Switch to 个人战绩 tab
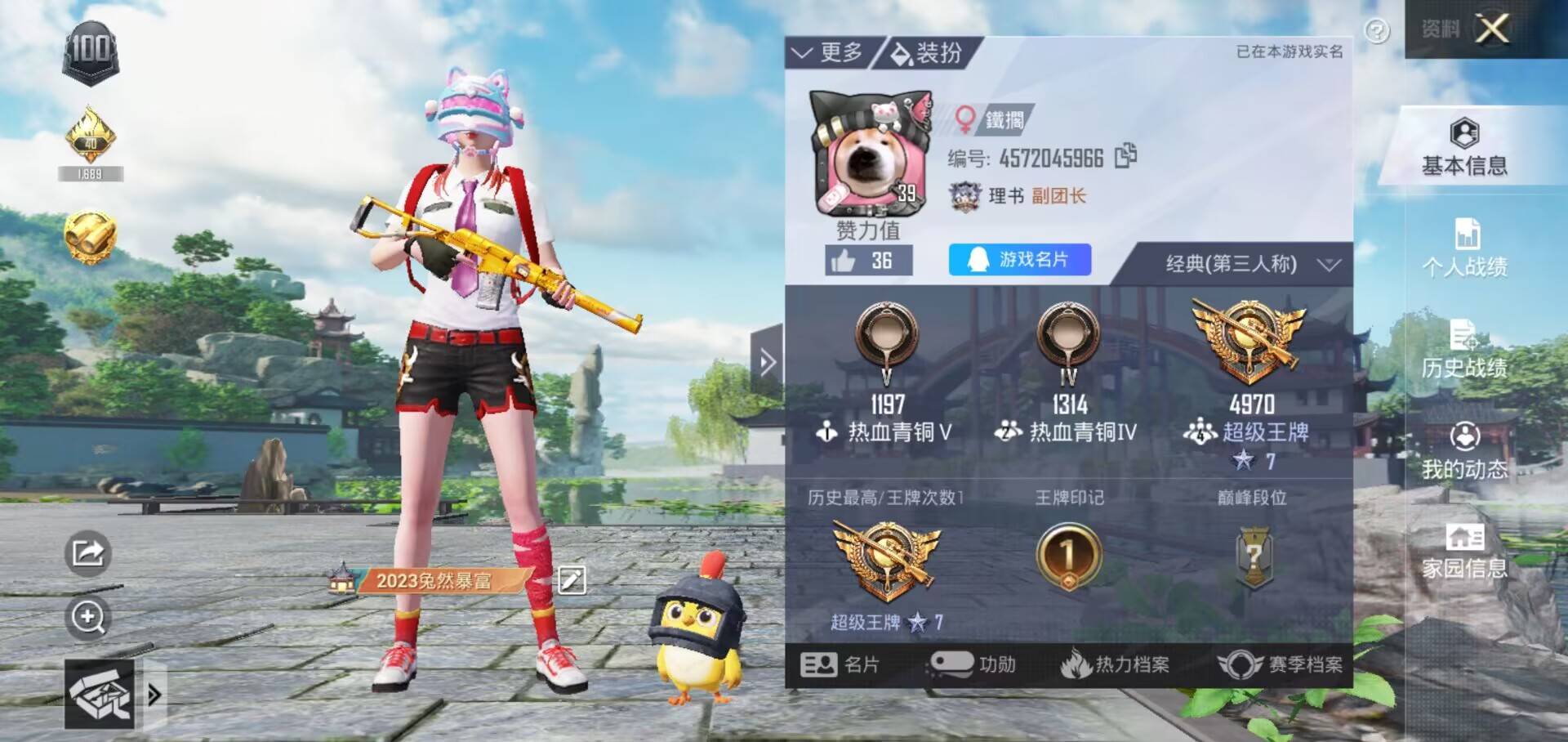Viewport: 1568px width, 742px height. 1464,248
